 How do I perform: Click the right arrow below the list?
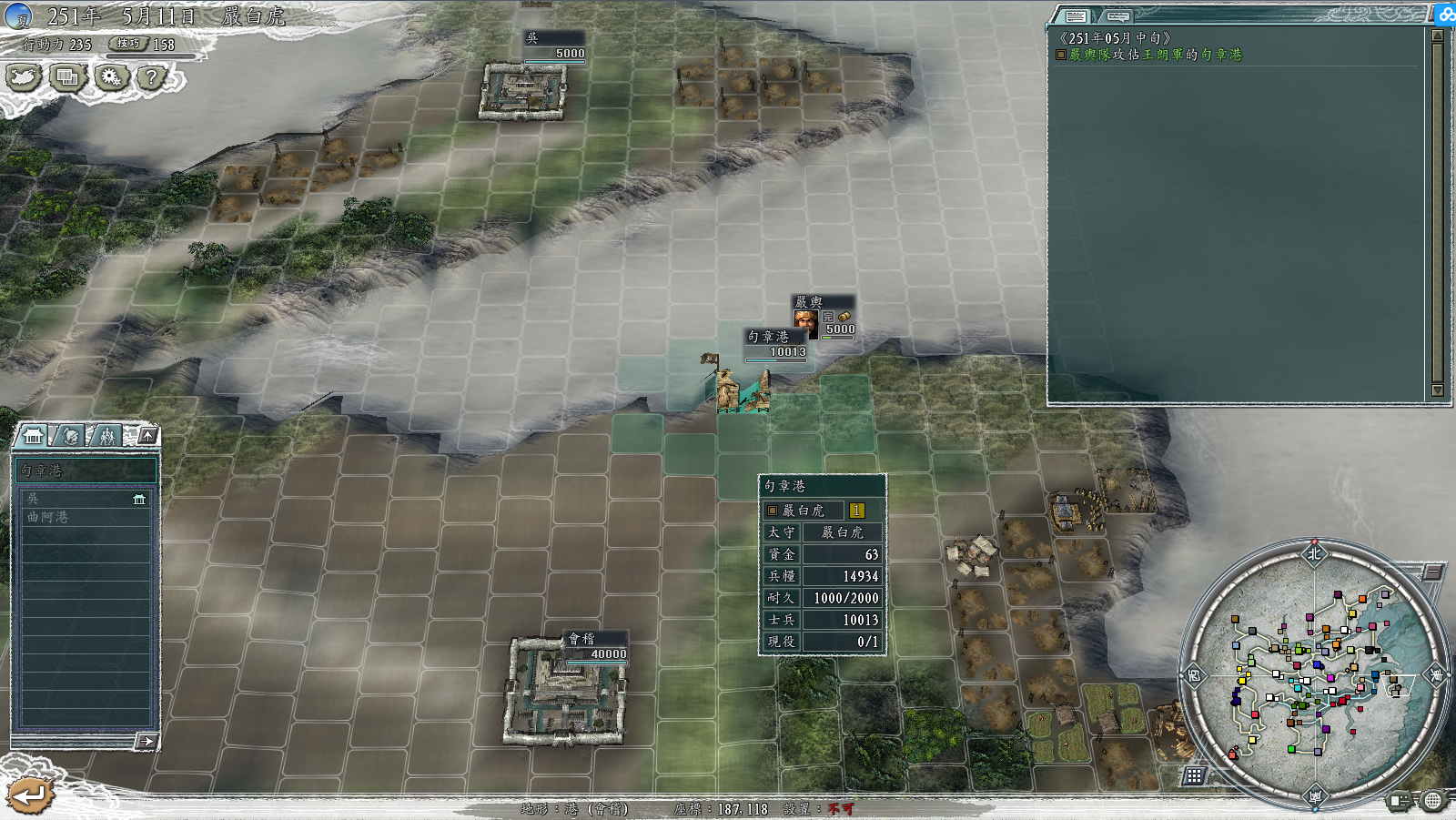coord(146,742)
